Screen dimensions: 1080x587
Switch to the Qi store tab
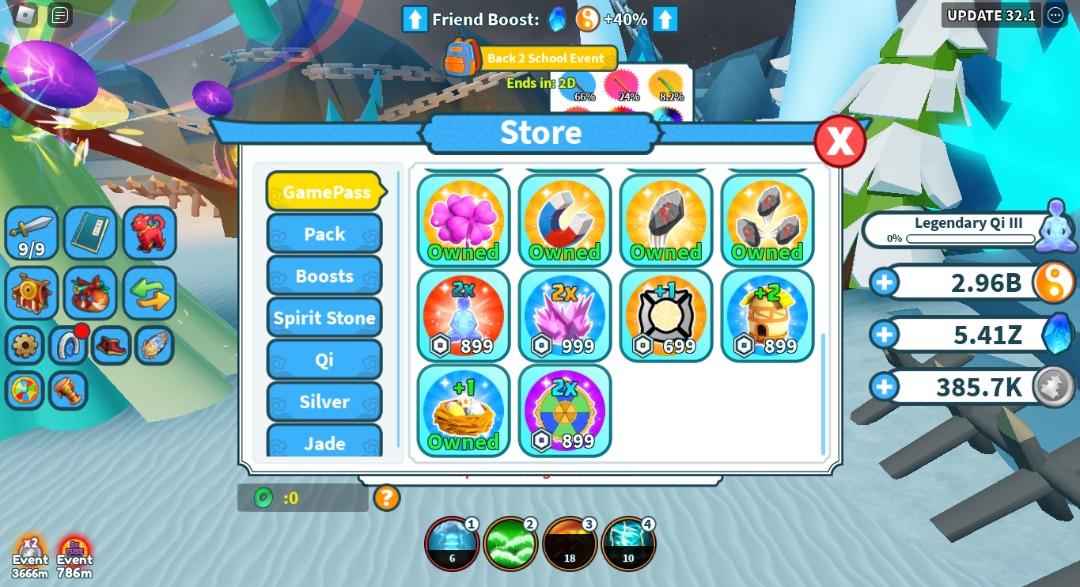[324, 360]
